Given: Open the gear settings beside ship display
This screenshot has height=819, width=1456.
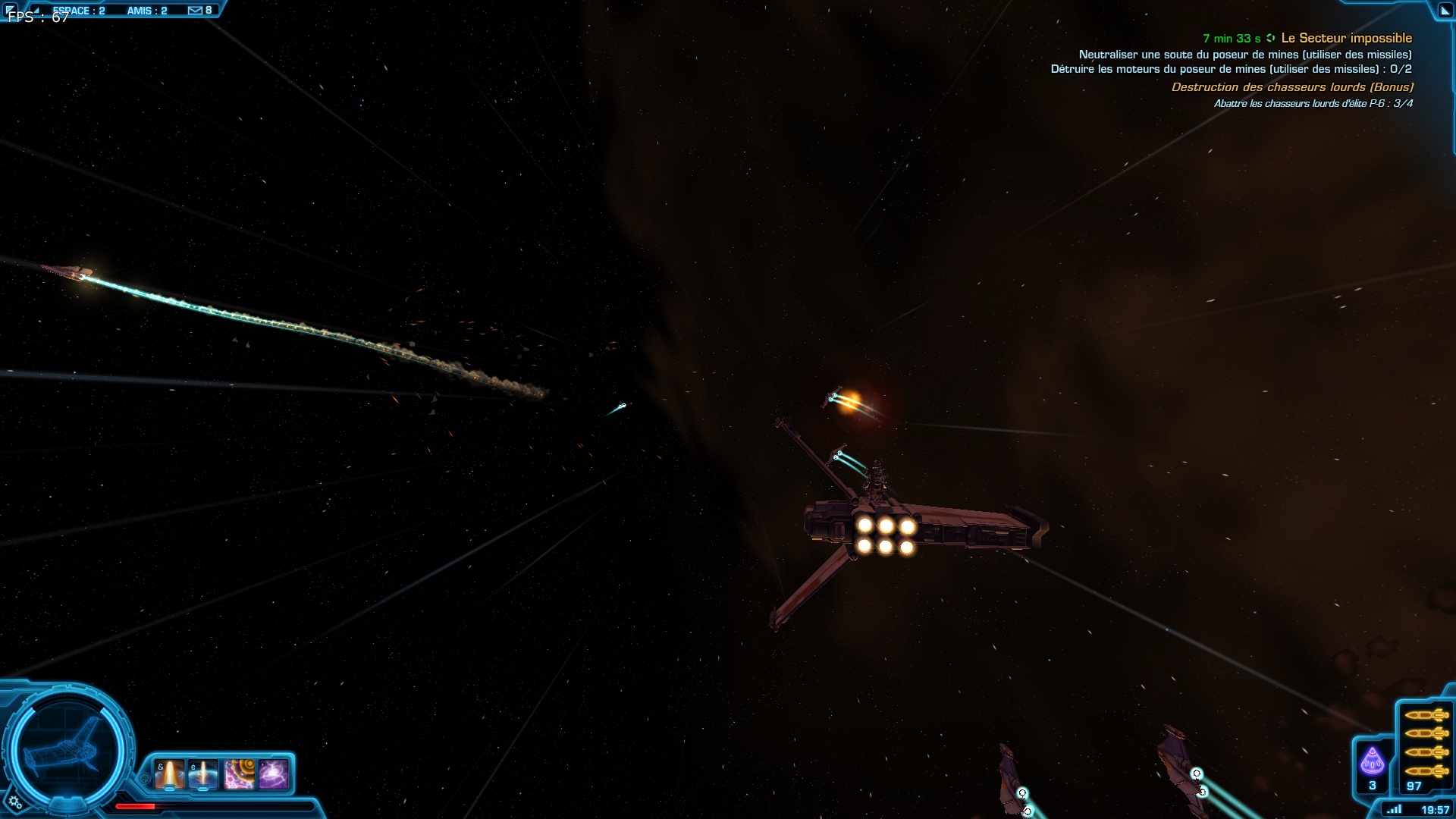Looking at the screenshot, I should (x=15, y=802).
